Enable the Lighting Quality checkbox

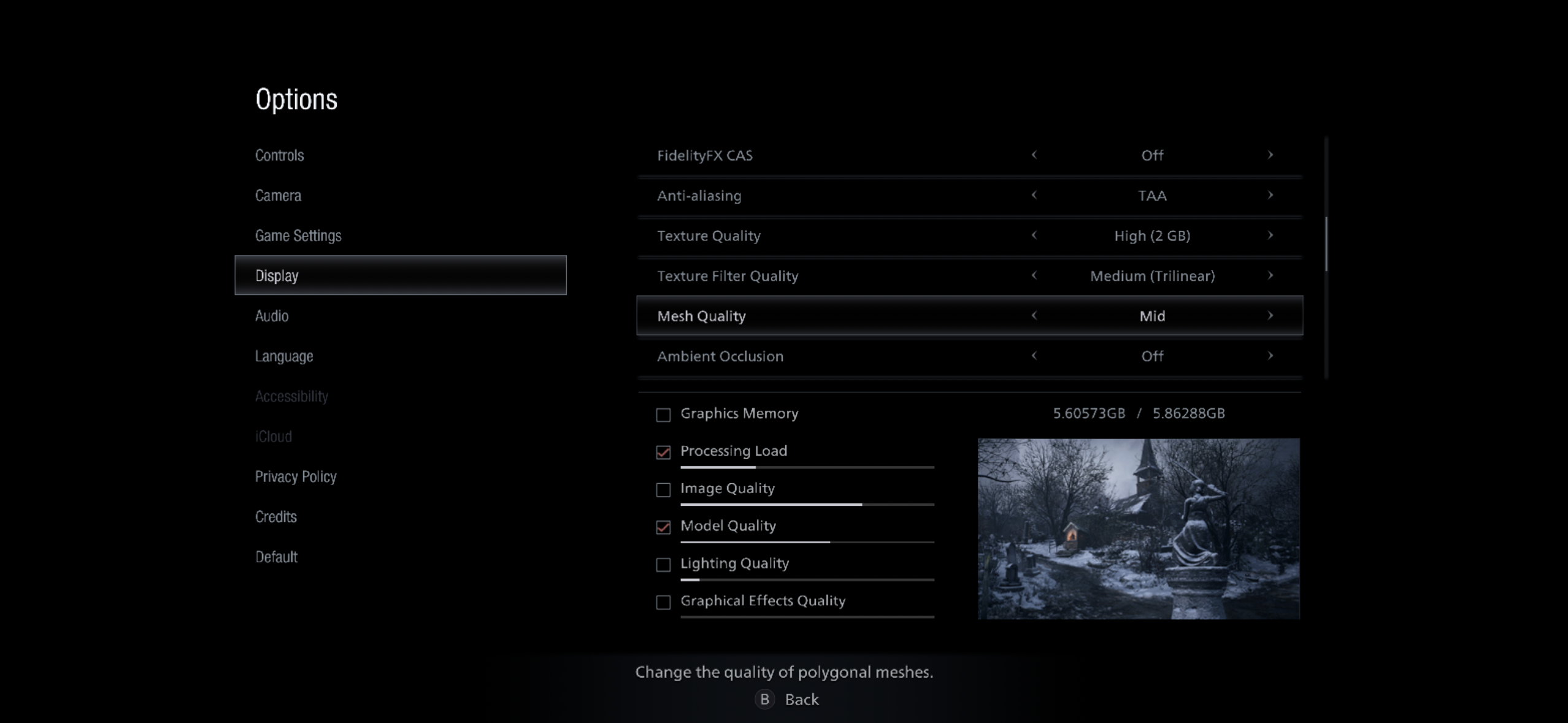click(x=663, y=565)
